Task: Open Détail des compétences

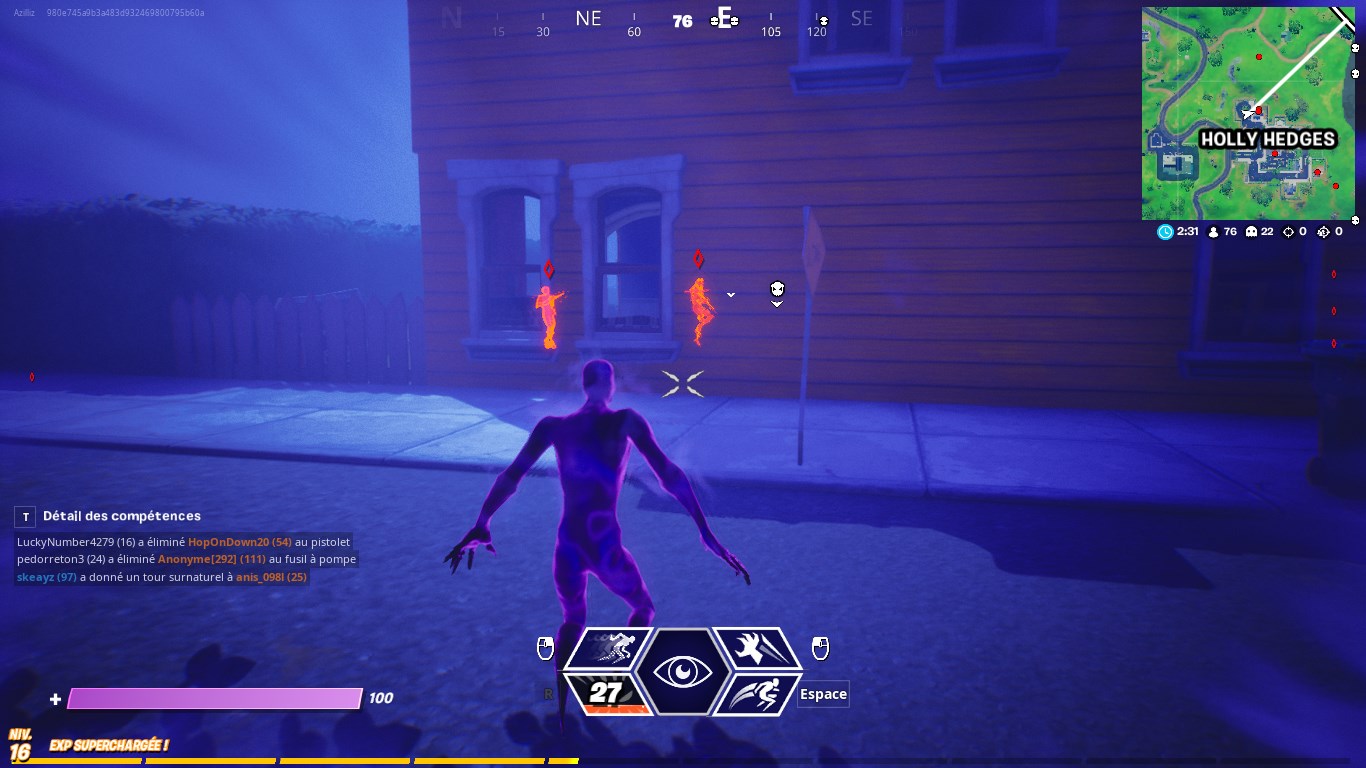Action: pyautogui.click(x=120, y=516)
